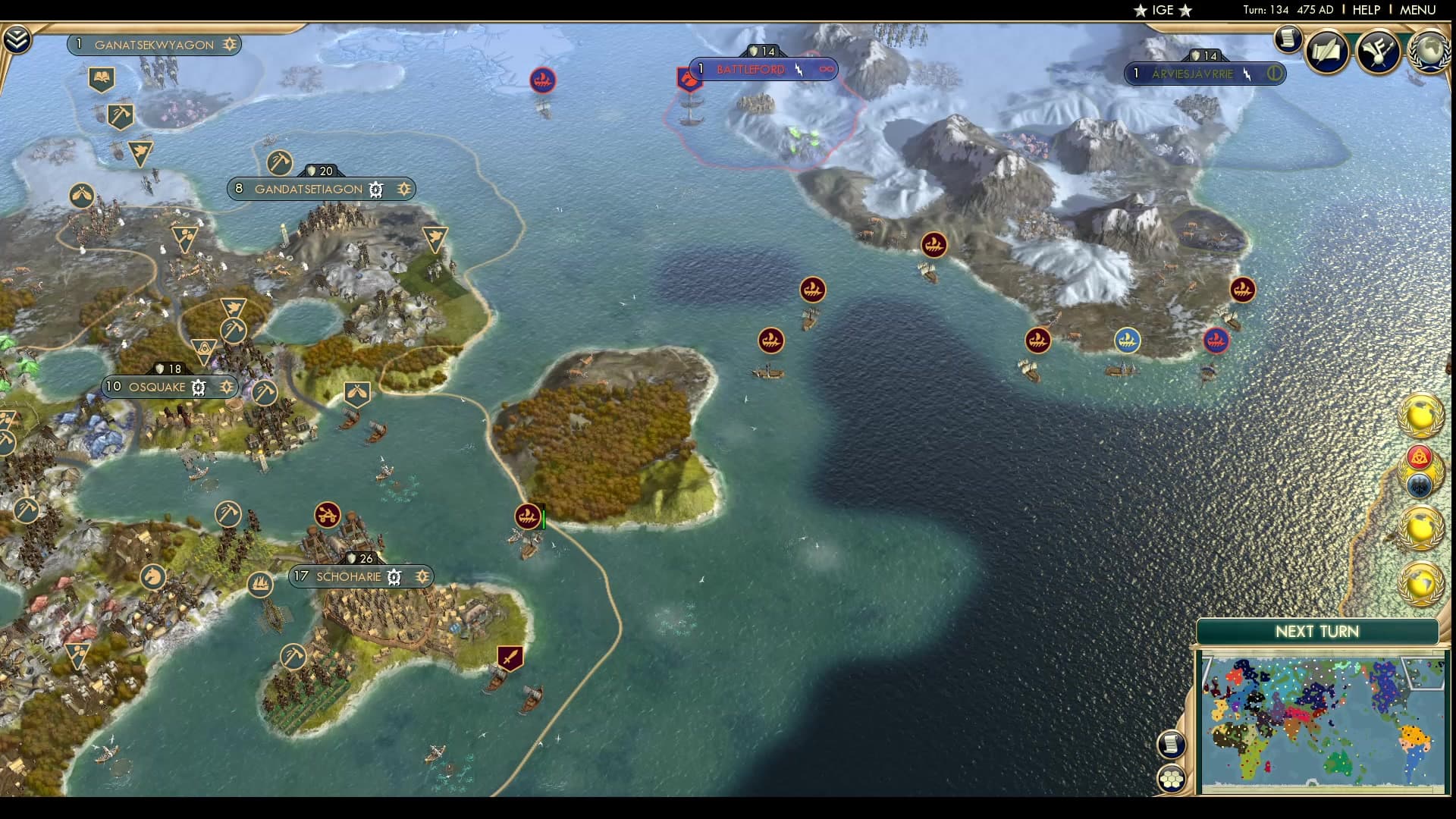Toggle Schoharie's citizen focus star
This screenshot has width=1456, height=819.
422,576
